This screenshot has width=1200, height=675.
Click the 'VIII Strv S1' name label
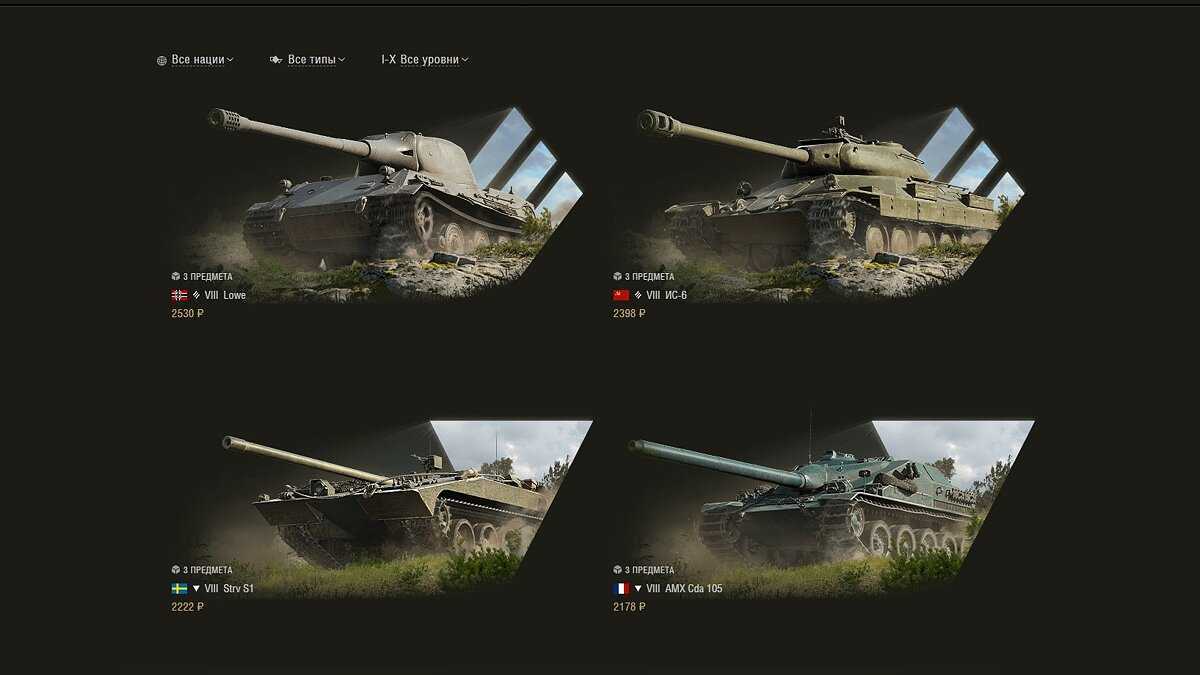(229, 589)
